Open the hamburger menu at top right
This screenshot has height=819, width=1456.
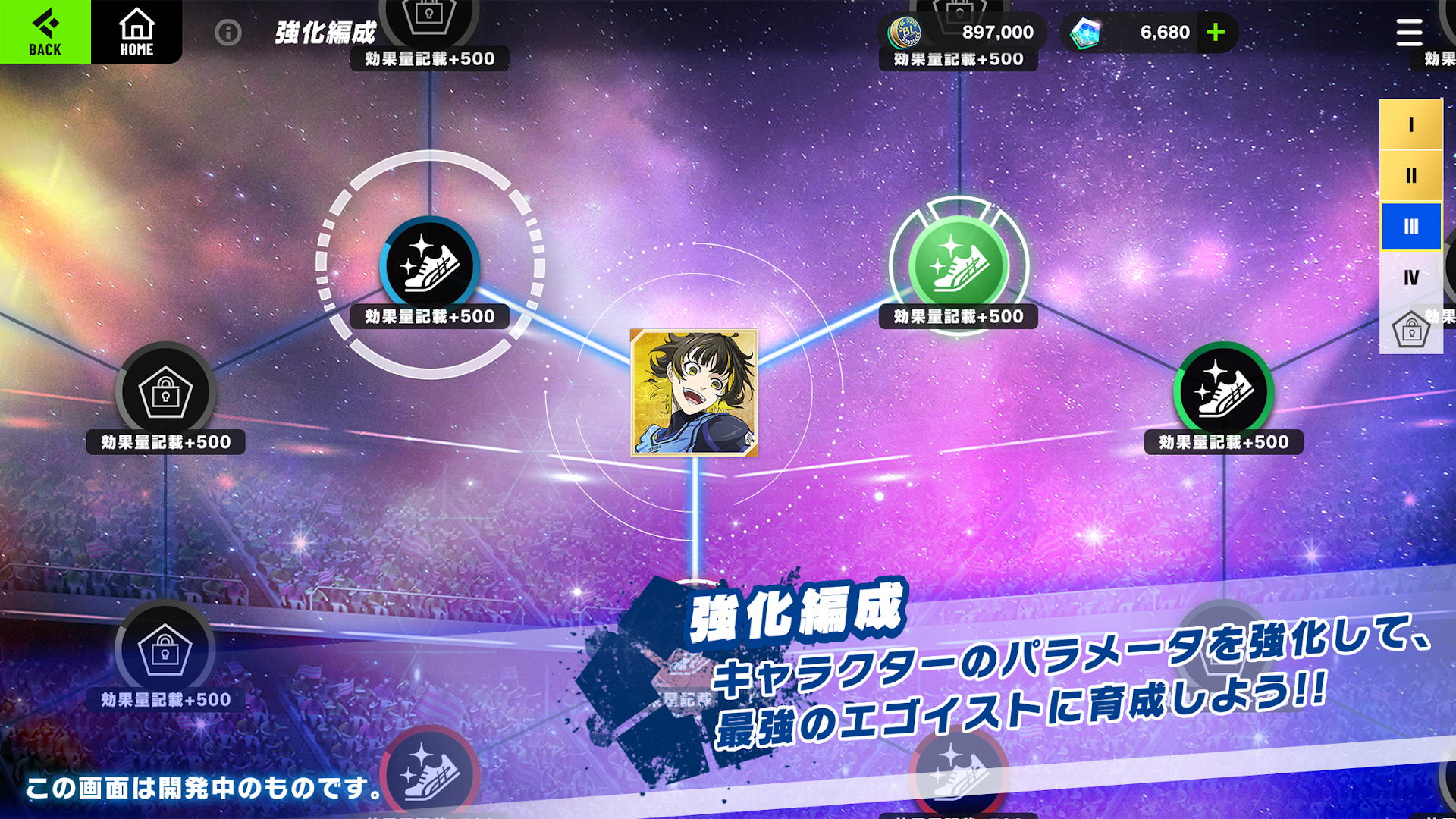(1408, 32)
